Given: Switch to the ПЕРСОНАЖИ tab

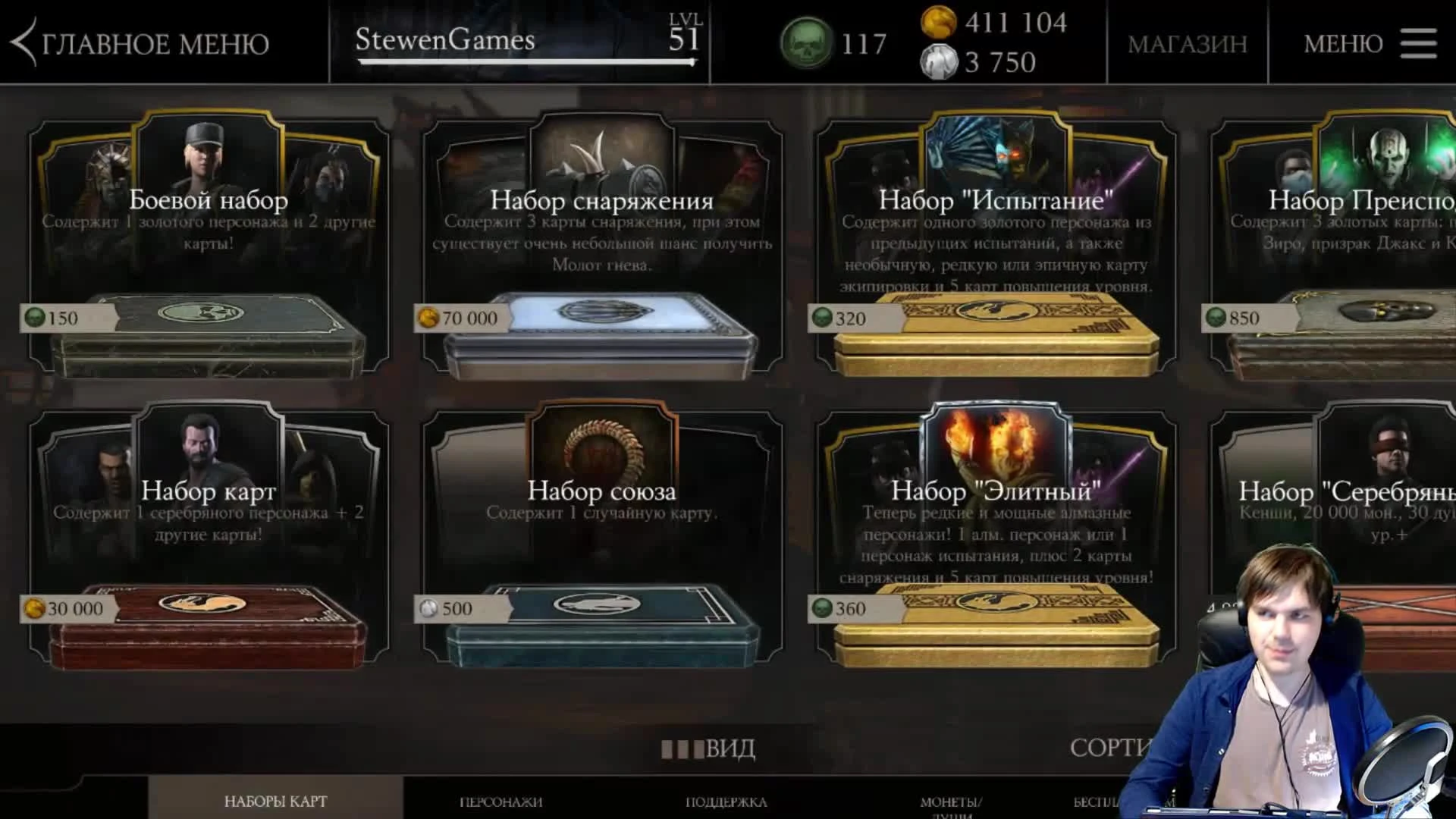Looking at the screenshot, I should pos(500,801).
